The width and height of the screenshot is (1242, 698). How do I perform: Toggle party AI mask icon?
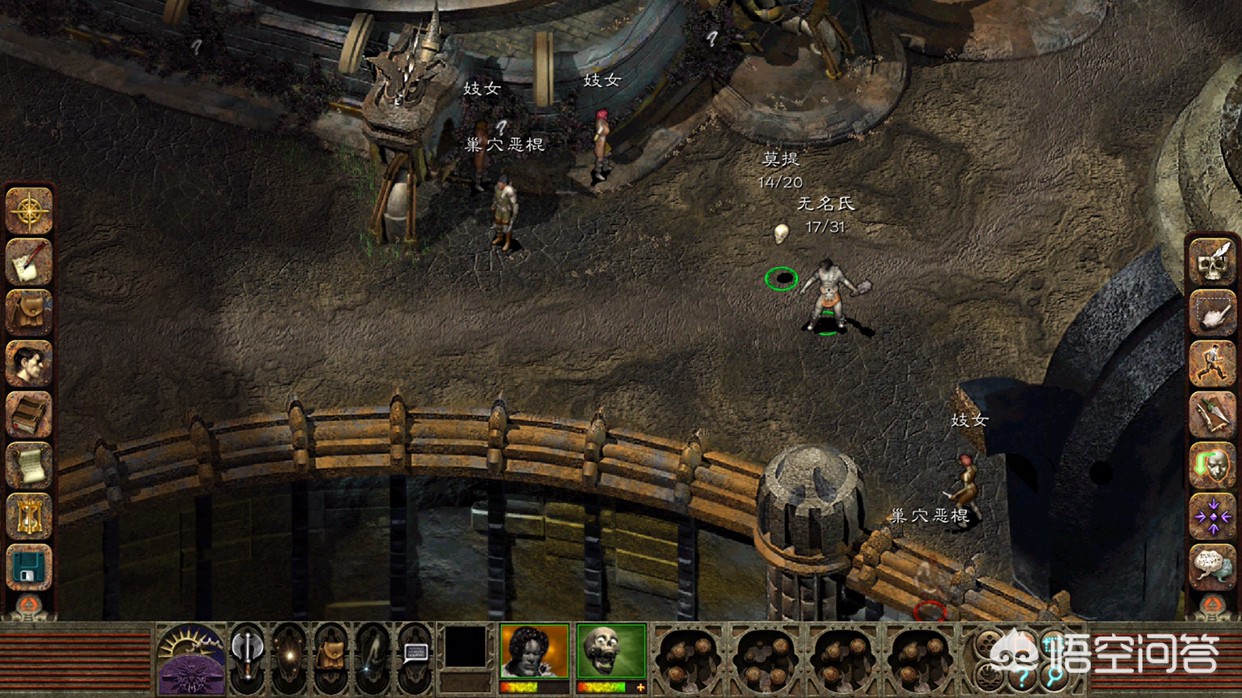(x=1212, y=466)
